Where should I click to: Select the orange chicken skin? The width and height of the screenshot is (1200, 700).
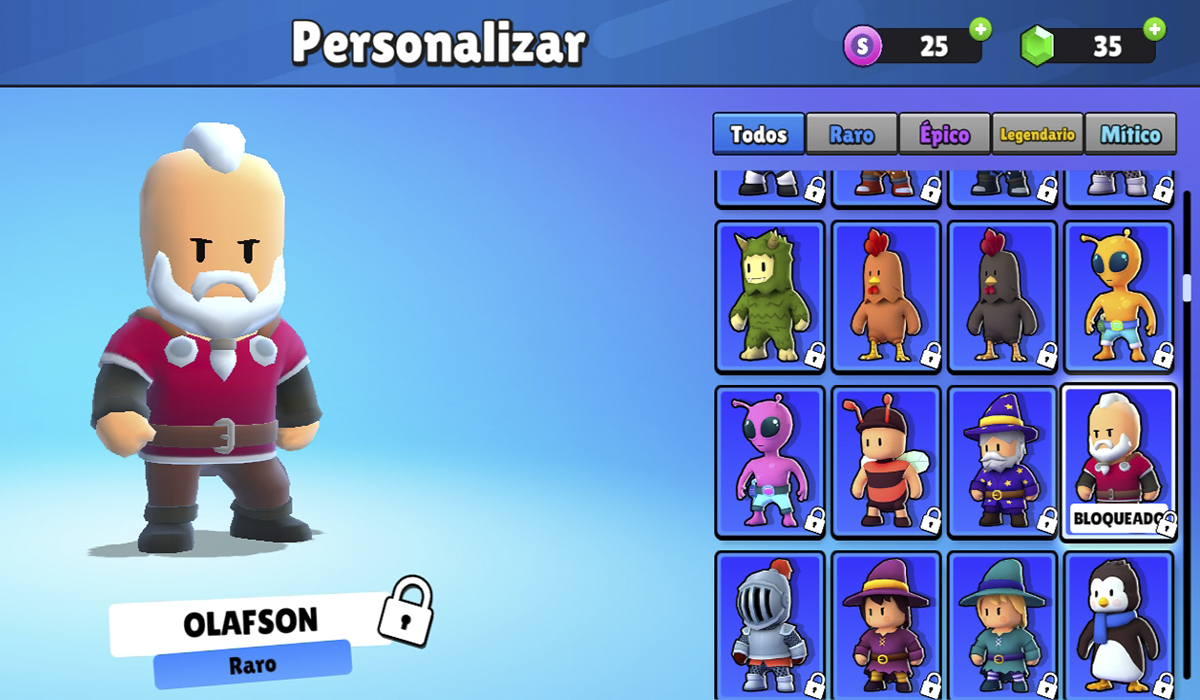pyautogui.click(x=886, y=296)
